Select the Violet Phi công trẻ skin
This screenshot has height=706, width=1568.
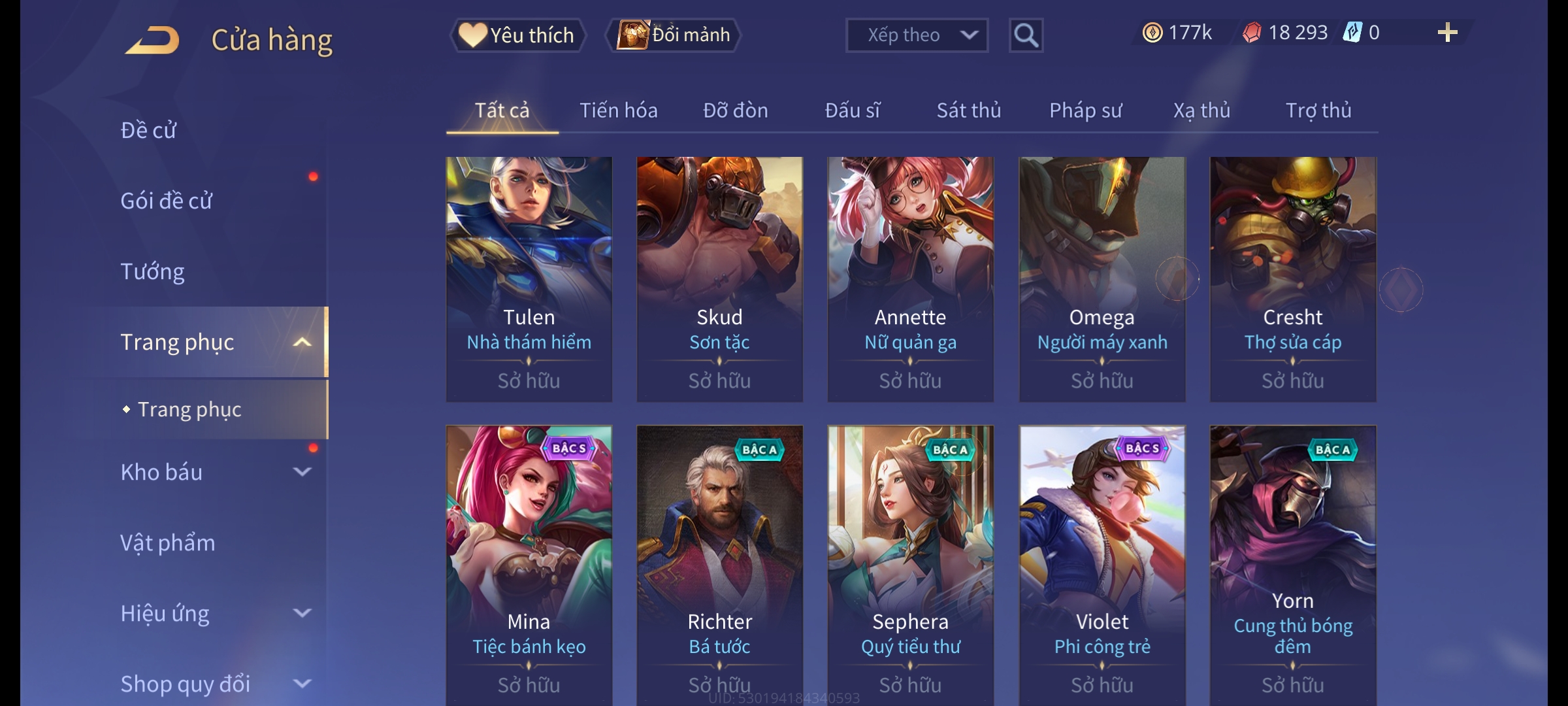[1102, 562]
